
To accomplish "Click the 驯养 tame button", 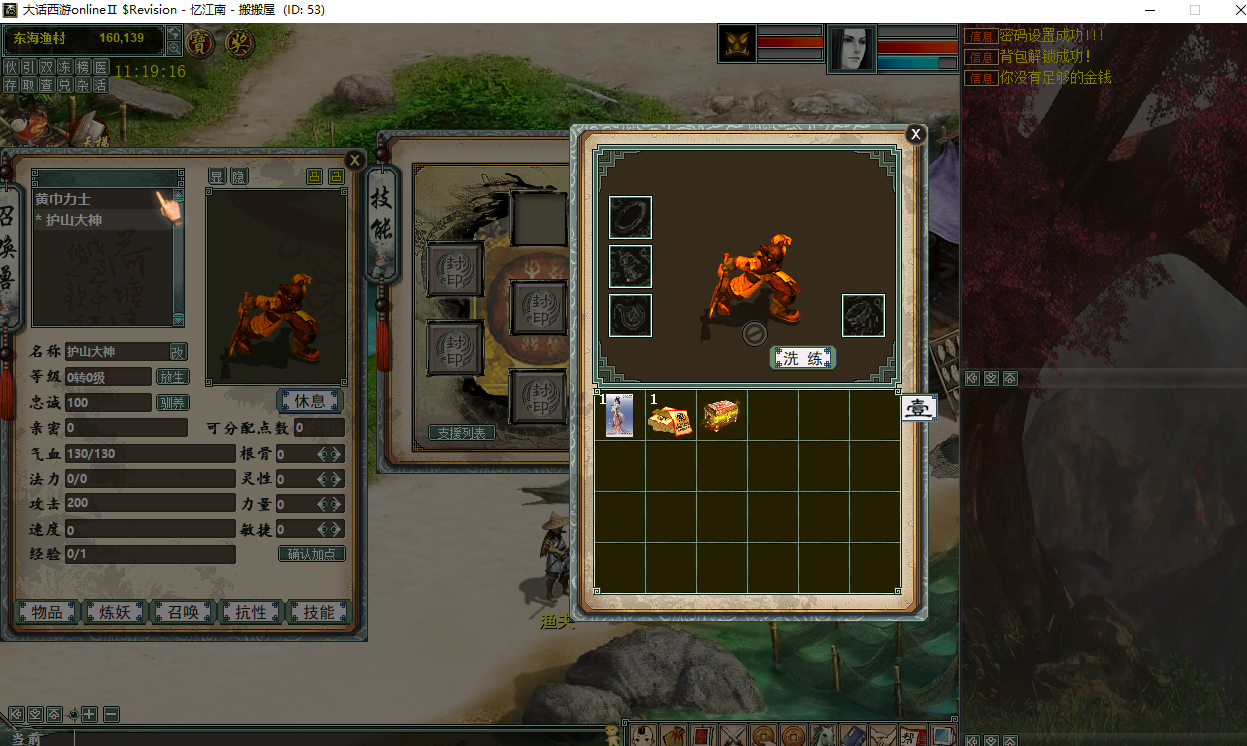I will coord(172,402).
